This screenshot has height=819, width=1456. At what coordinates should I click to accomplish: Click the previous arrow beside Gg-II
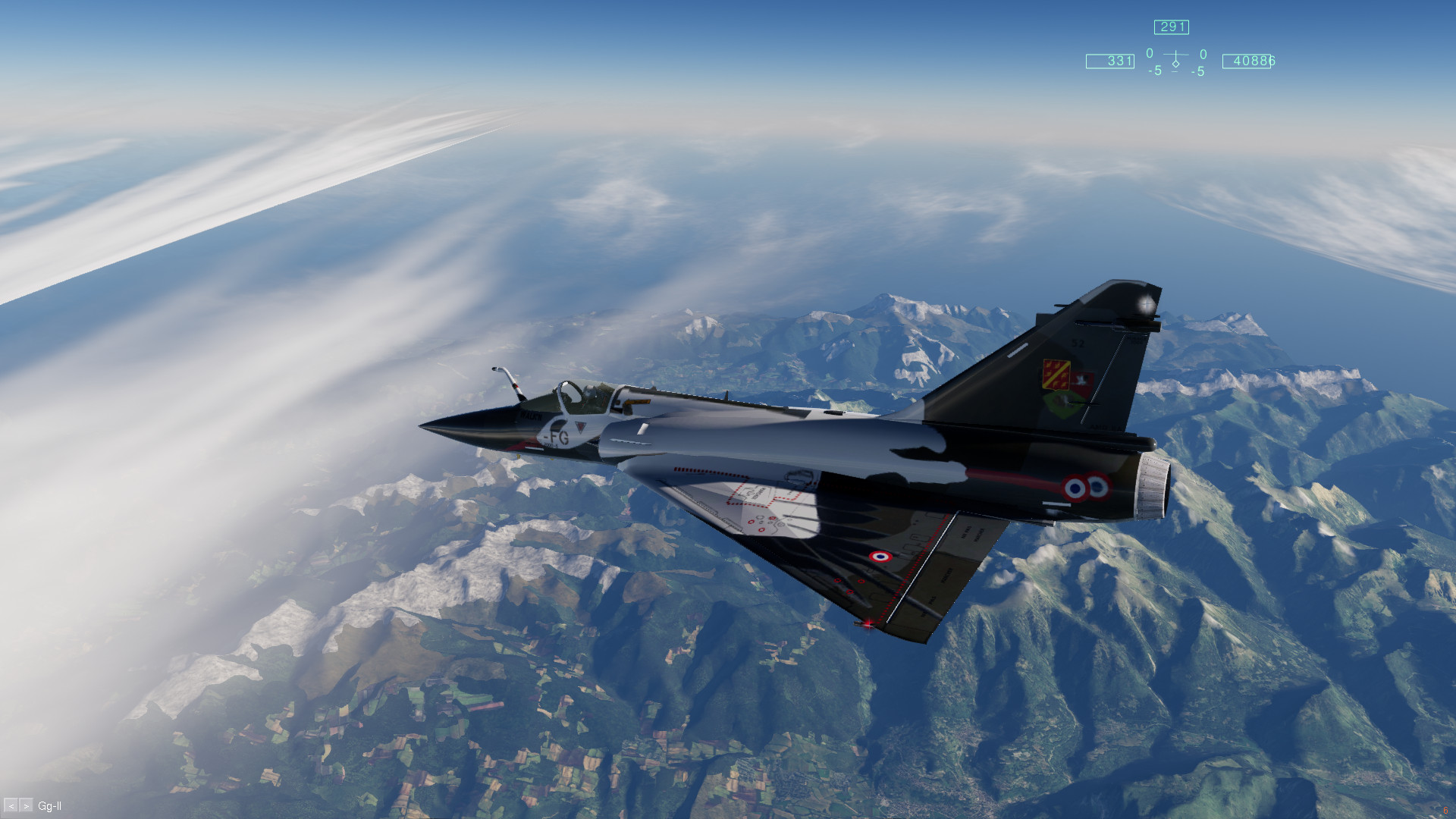pyautogui.click(x=11, y=806)
